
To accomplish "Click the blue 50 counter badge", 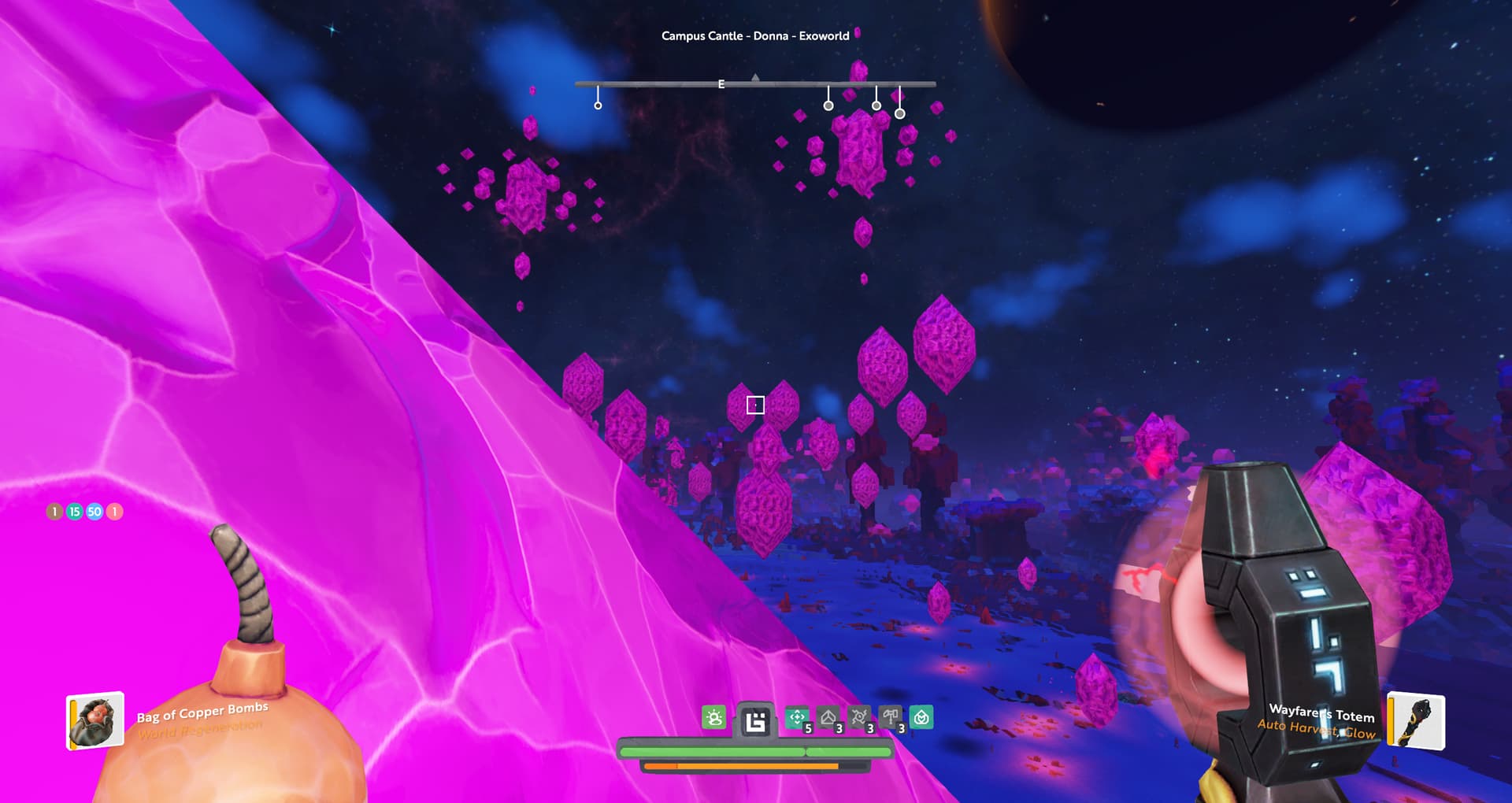I will tap(94, 512).
